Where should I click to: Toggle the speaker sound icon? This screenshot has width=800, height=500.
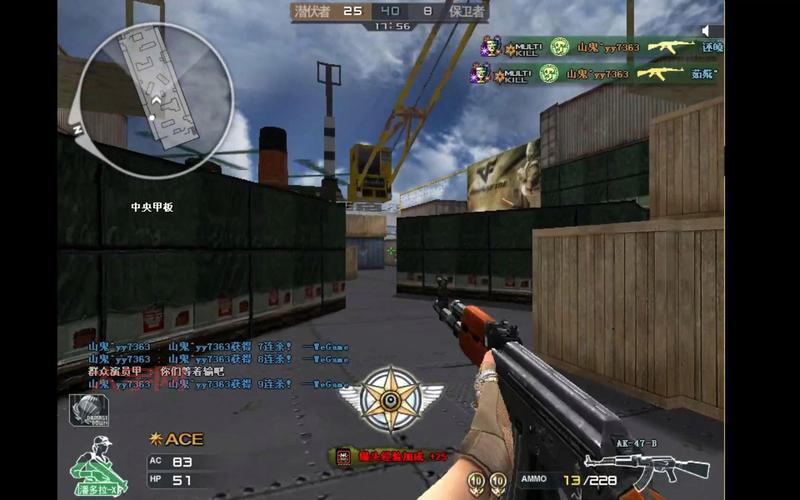point(711,31)
